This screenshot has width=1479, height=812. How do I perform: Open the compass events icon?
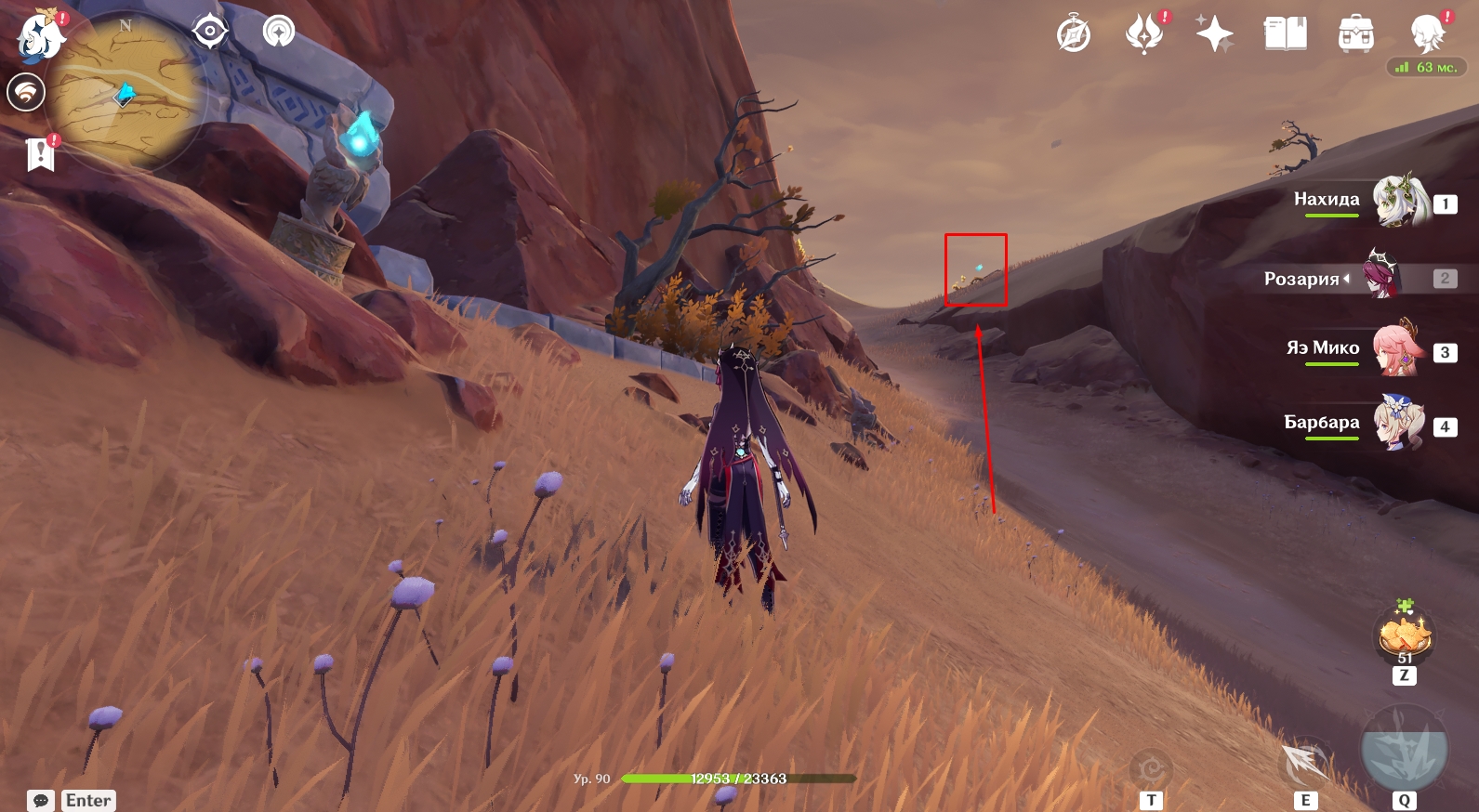(x=1074, y=35)
